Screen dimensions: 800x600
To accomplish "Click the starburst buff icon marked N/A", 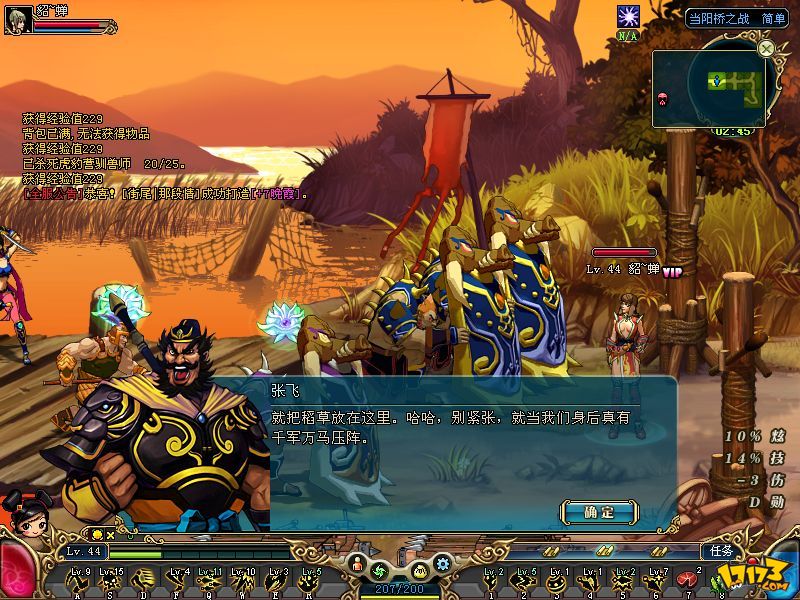I will 628,17.
